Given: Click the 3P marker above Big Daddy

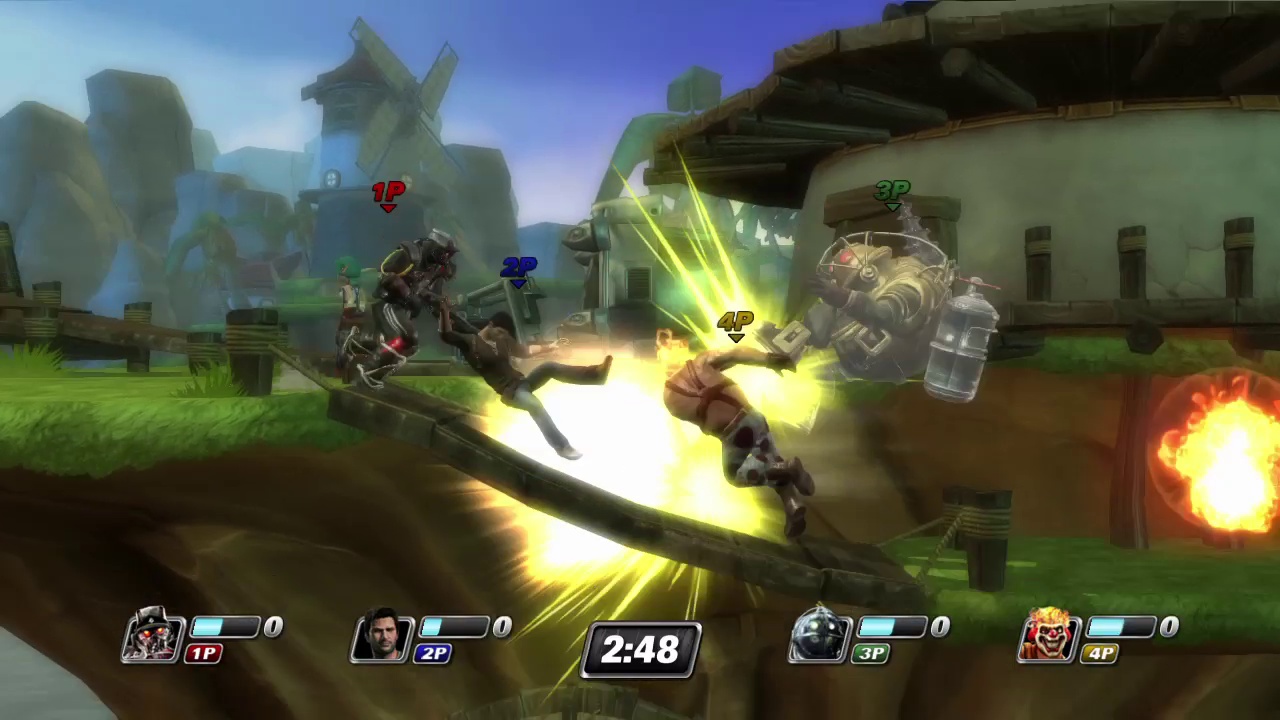Looking at the screenshot, I should [891, 190].
